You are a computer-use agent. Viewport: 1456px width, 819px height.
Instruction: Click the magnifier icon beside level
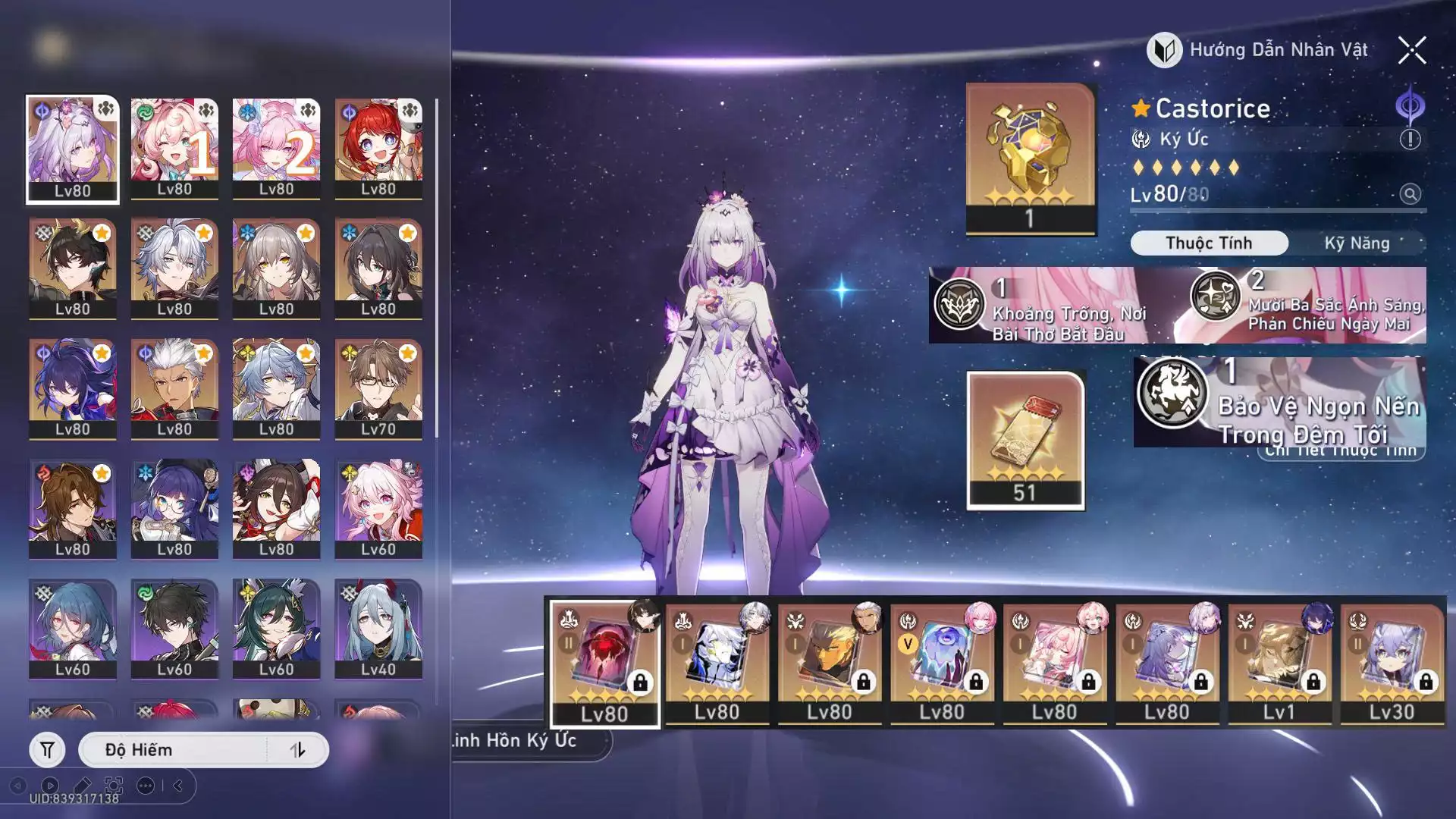click(1410, 194)
